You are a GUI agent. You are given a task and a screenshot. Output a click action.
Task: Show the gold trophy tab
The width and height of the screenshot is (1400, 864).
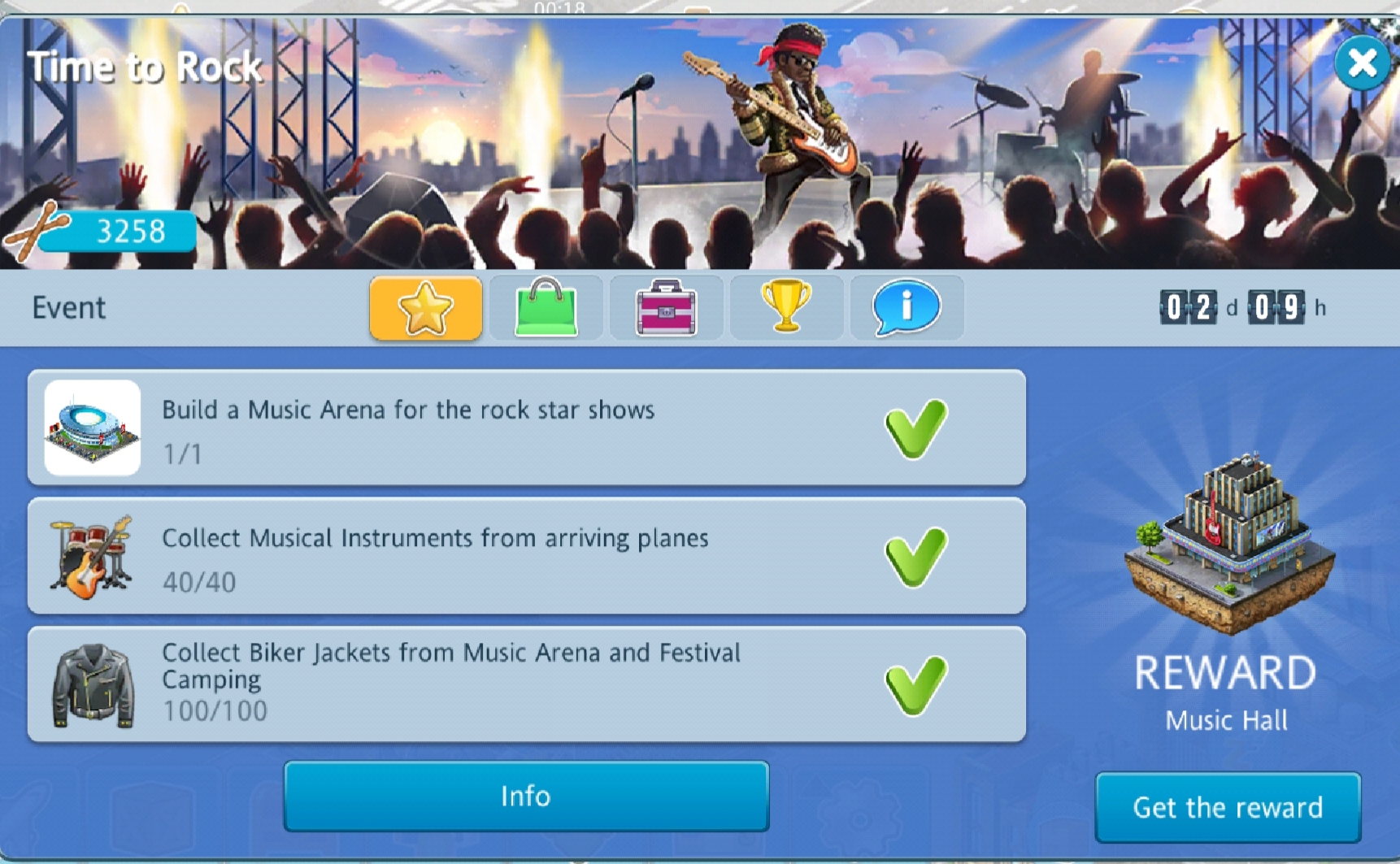(x=786, y=308)
